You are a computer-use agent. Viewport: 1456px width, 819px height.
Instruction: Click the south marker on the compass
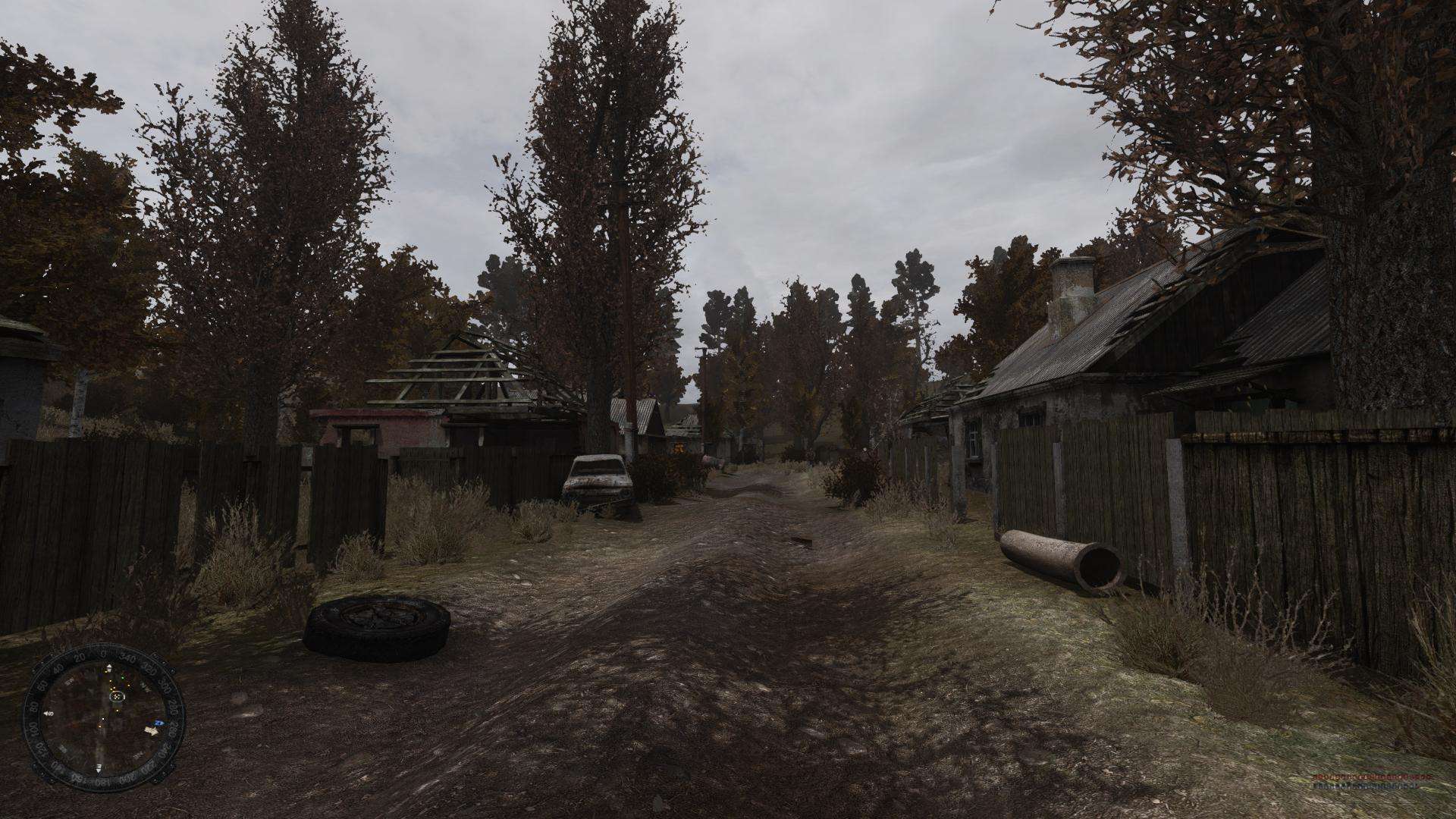[99, 769]
